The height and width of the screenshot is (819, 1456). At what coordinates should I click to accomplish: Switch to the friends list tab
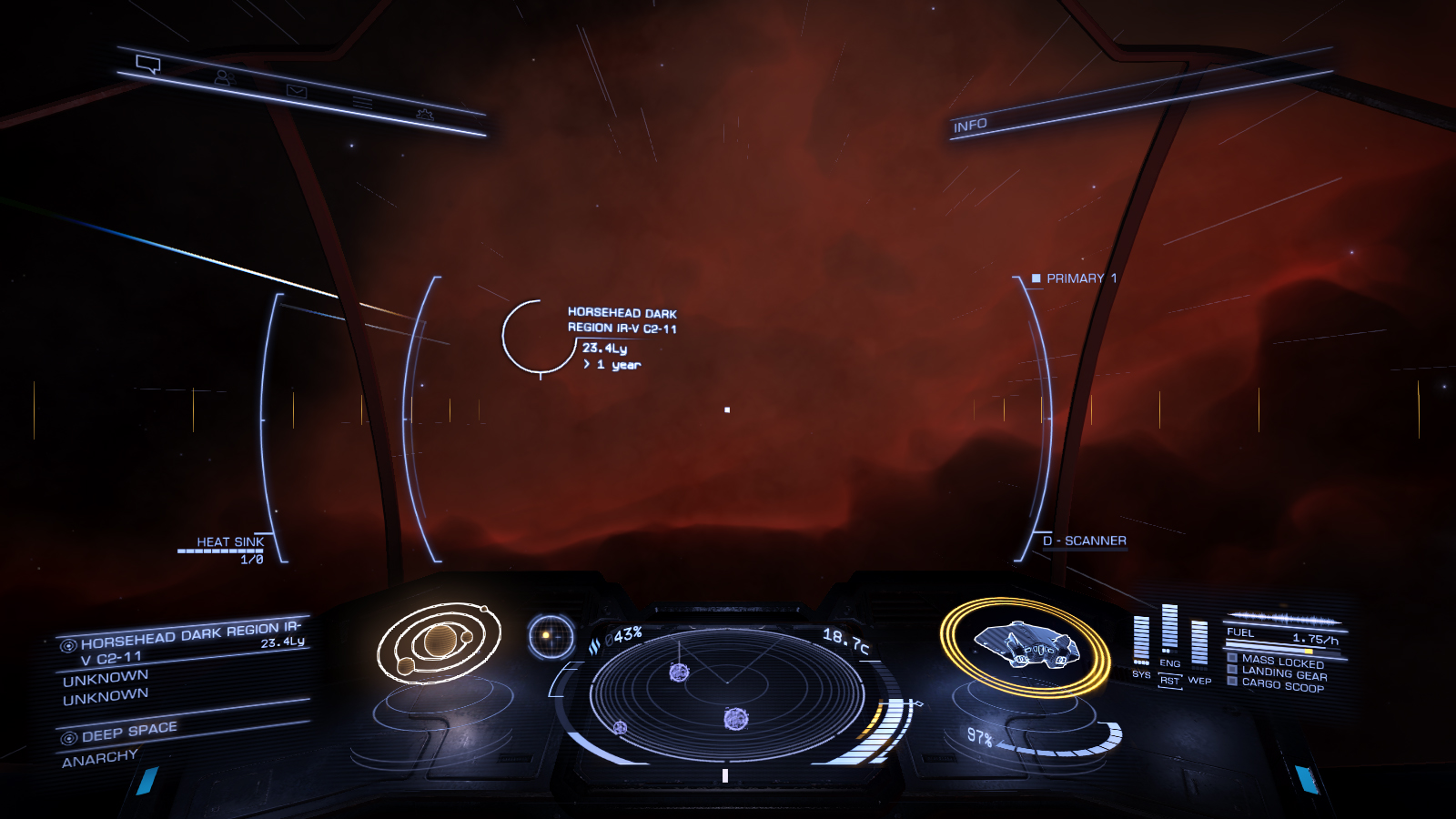point(224,78)
